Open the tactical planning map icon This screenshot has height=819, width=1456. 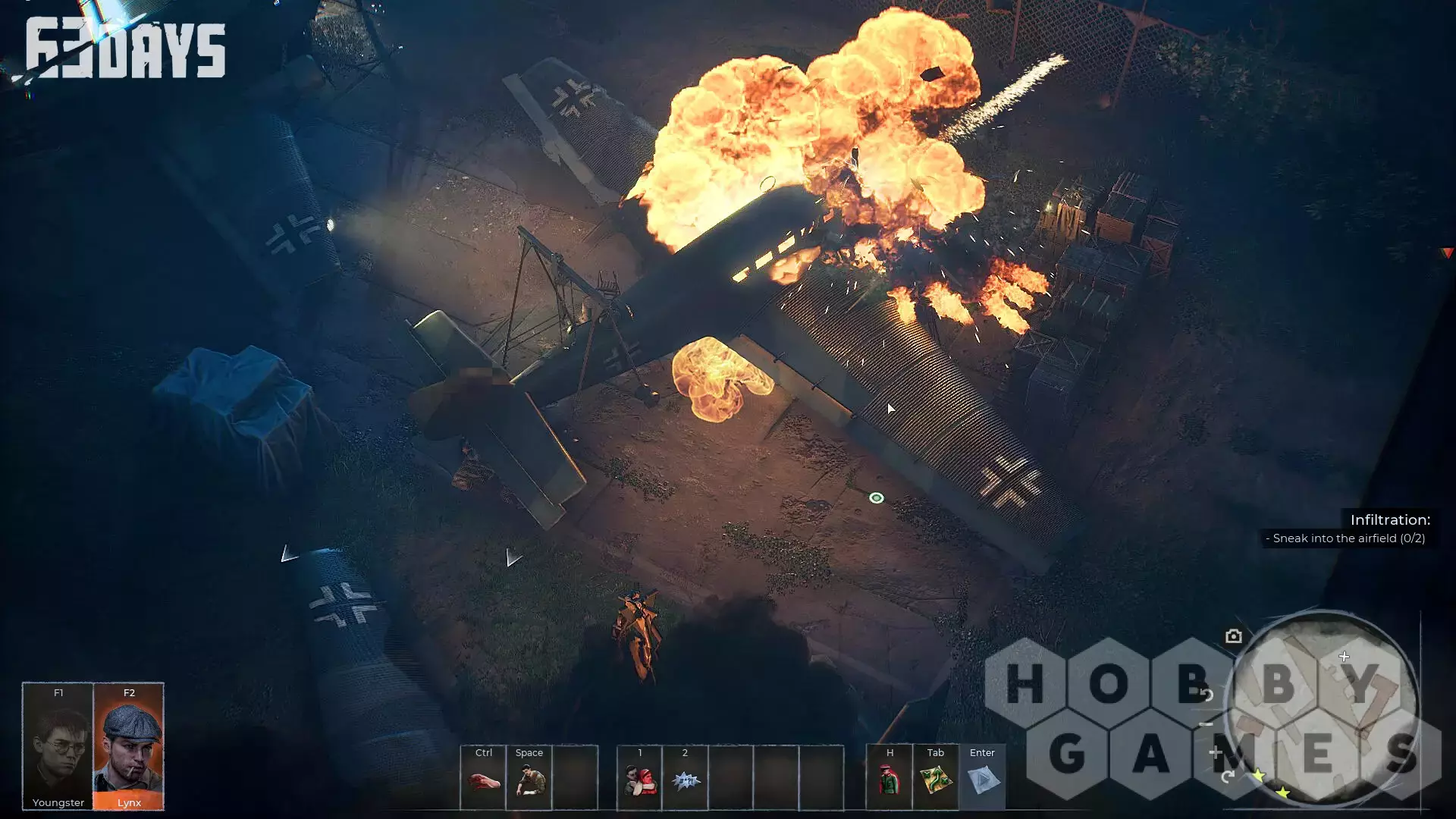point(936,780)
